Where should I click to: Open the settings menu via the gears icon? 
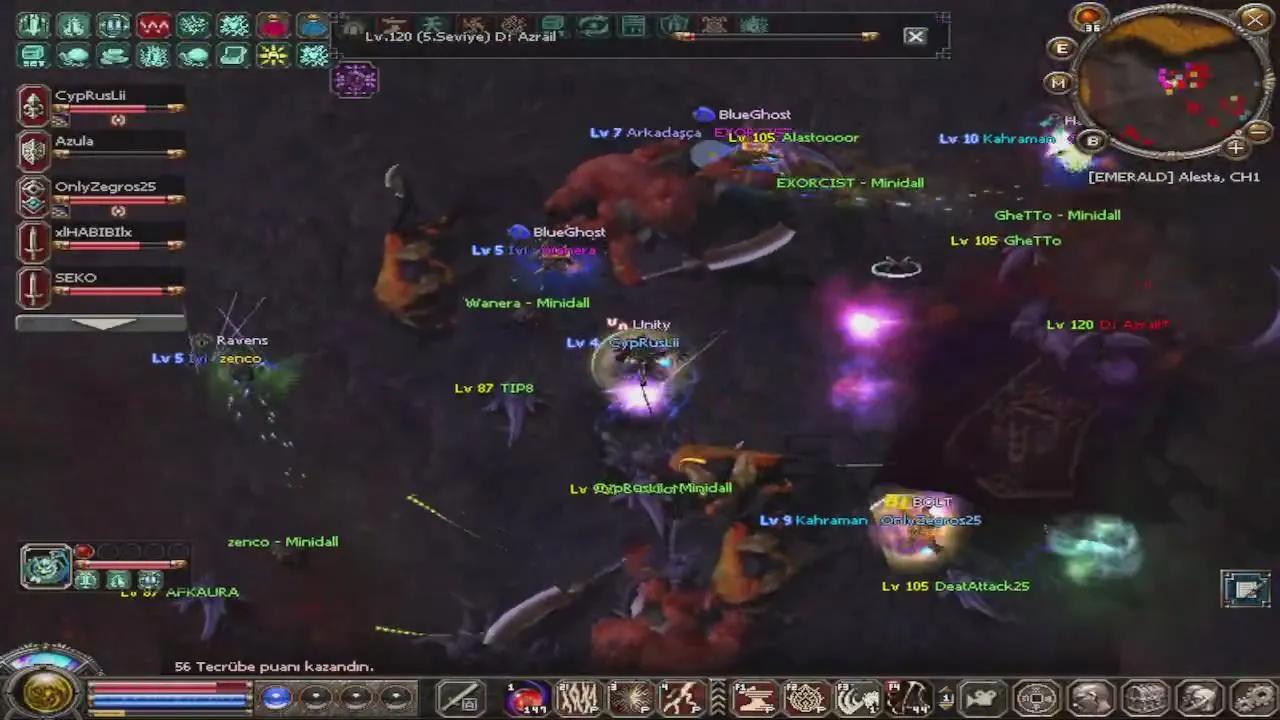[x=1250, y=700]
